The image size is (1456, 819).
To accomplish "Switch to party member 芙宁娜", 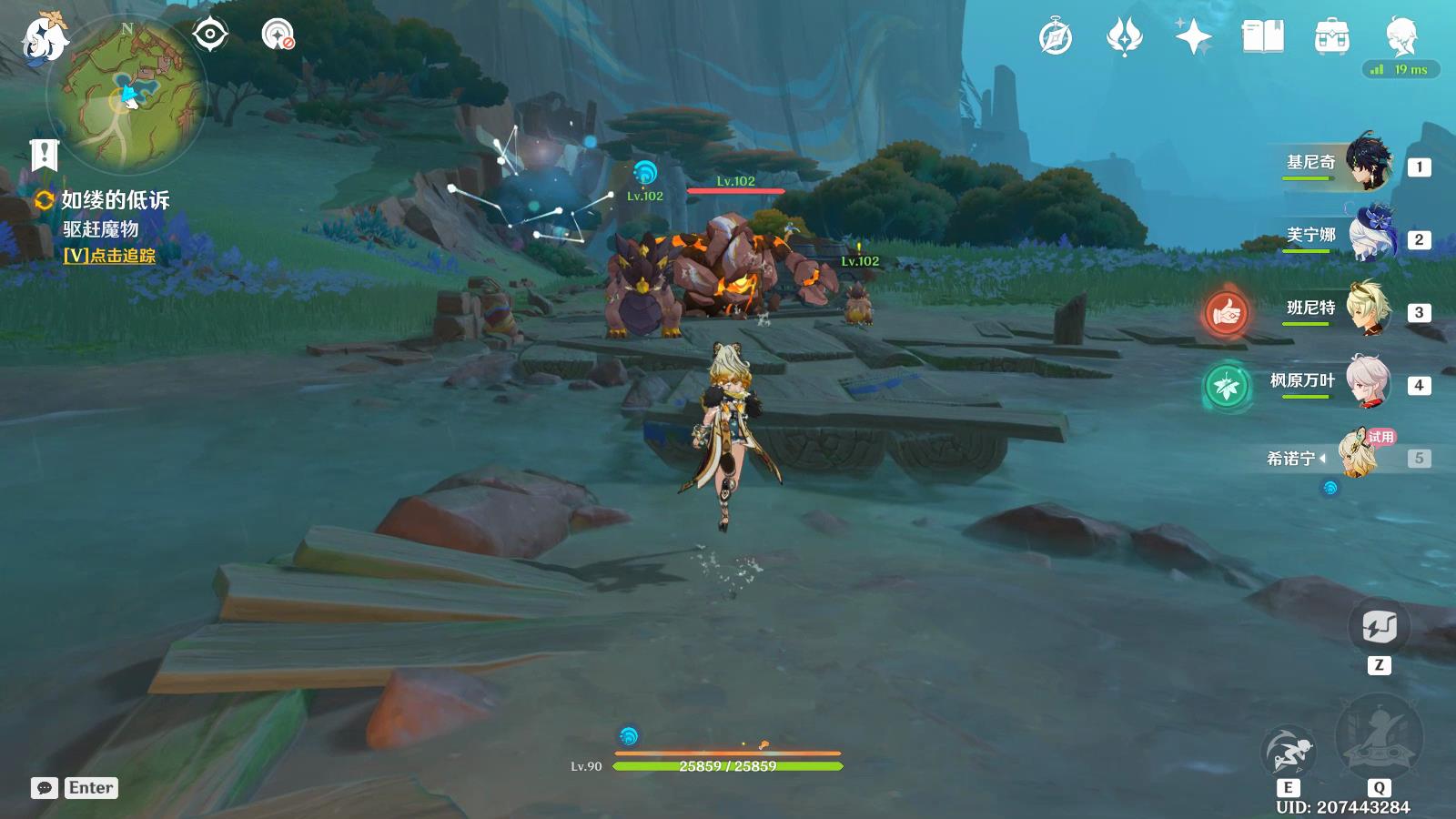I will click(x=1368, y=236).
